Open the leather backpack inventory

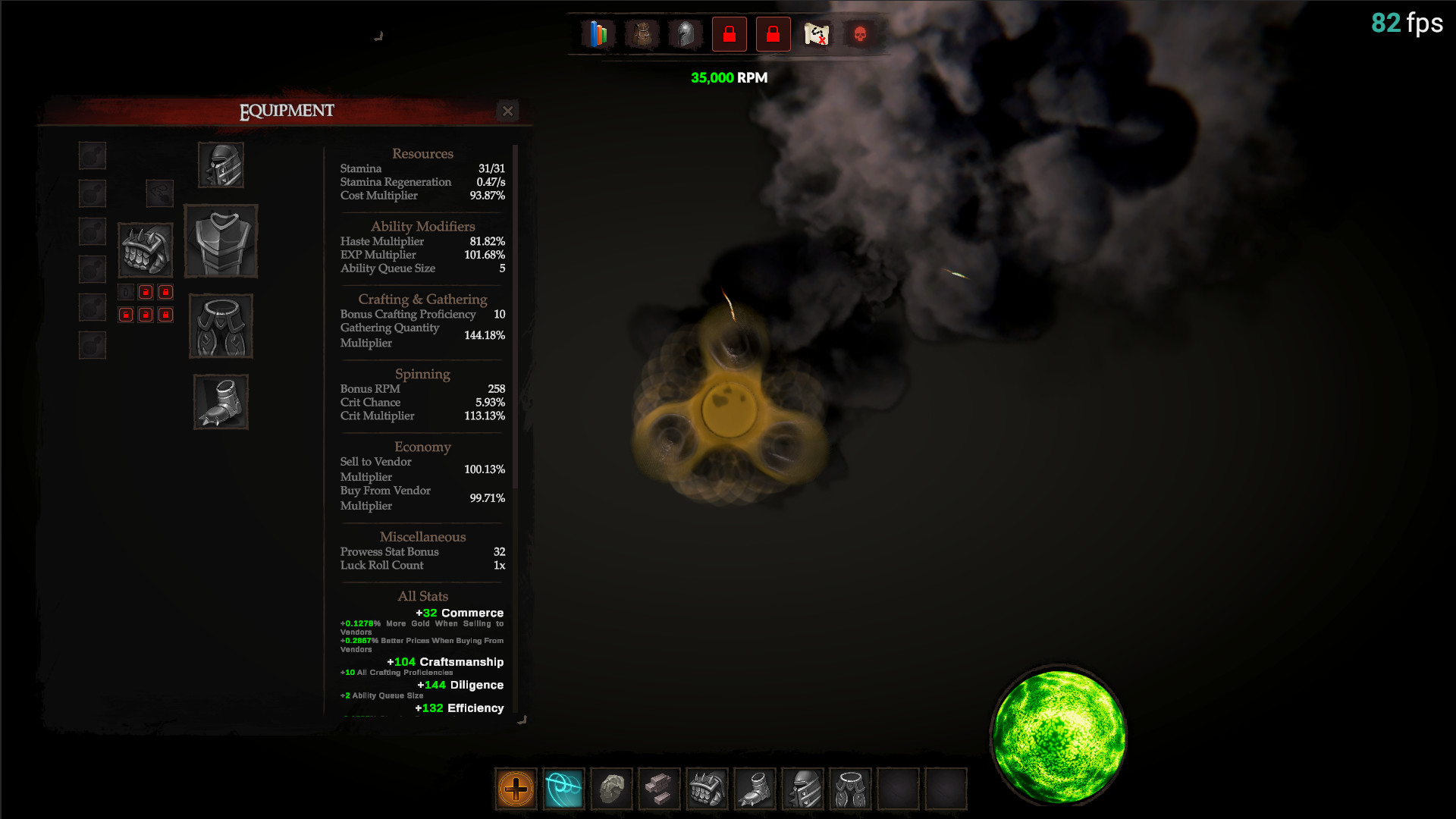(x=642, y=34)
